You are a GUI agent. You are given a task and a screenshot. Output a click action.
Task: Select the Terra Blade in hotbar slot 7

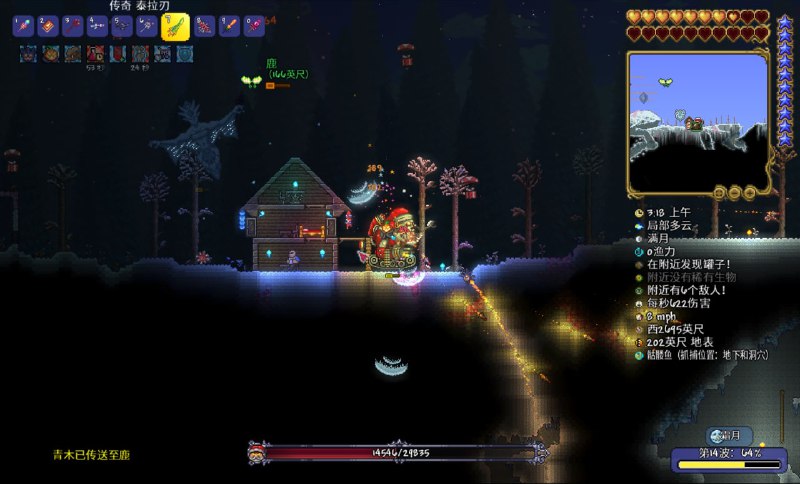pos(175,26)
